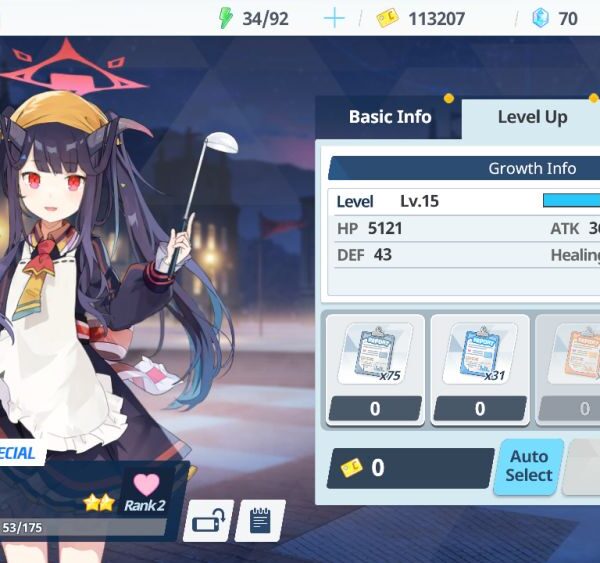Add the grey activity report x75
This screenshot has width=600, height=563.
coord(375,355)
